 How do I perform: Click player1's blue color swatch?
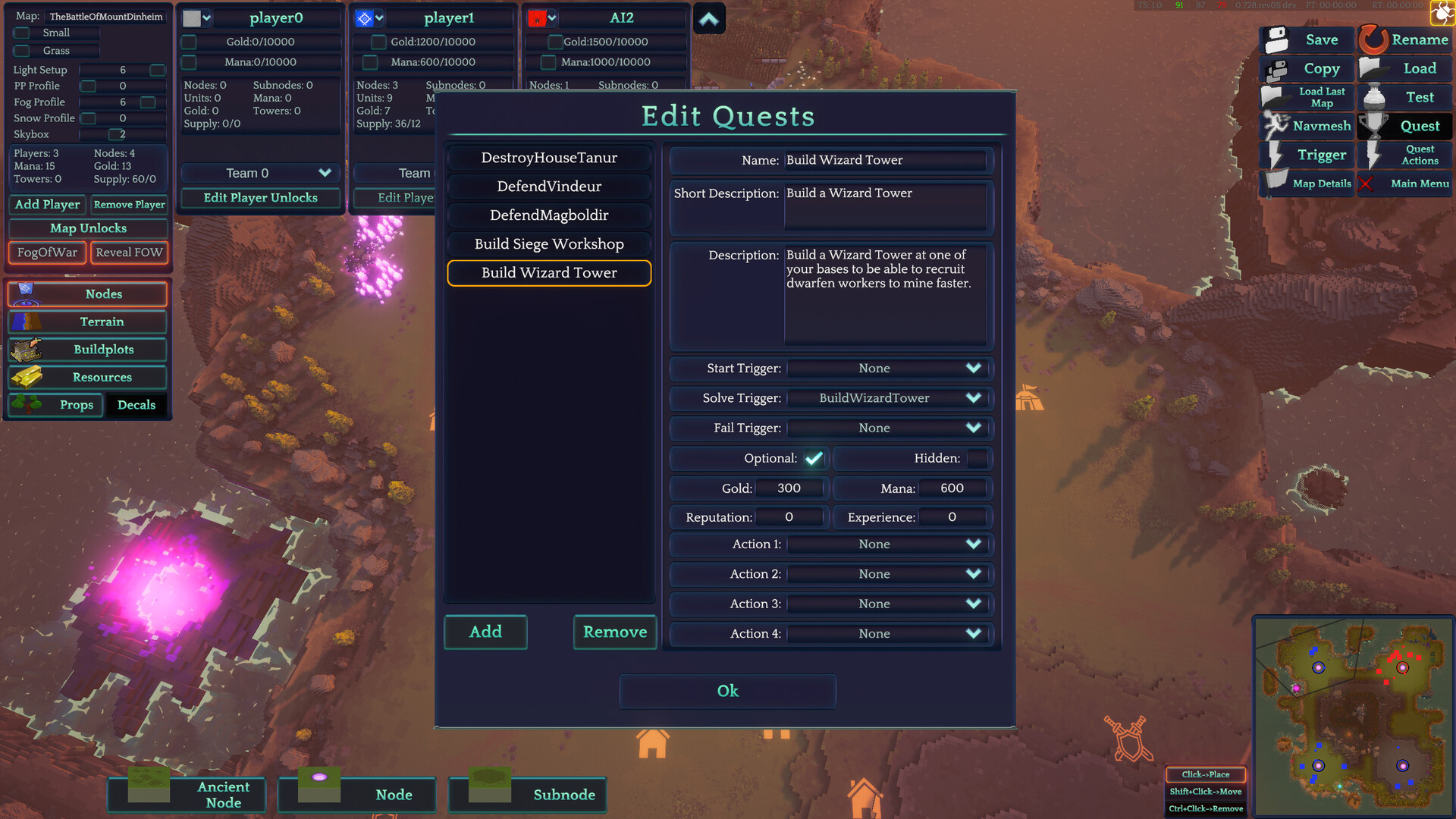[x=364, y=17]
